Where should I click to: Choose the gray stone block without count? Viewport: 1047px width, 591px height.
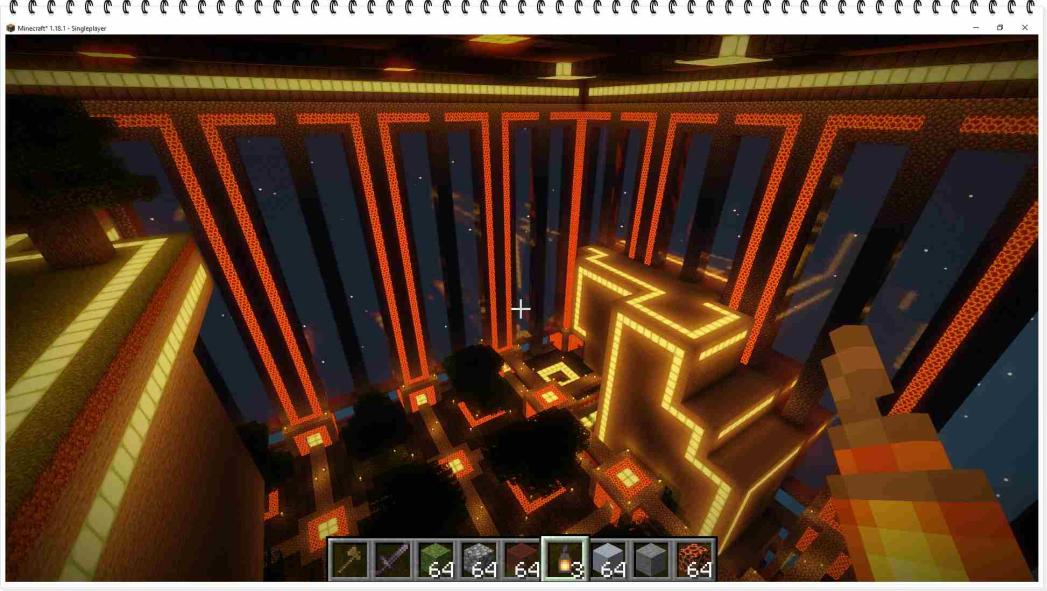click(650, 559)
